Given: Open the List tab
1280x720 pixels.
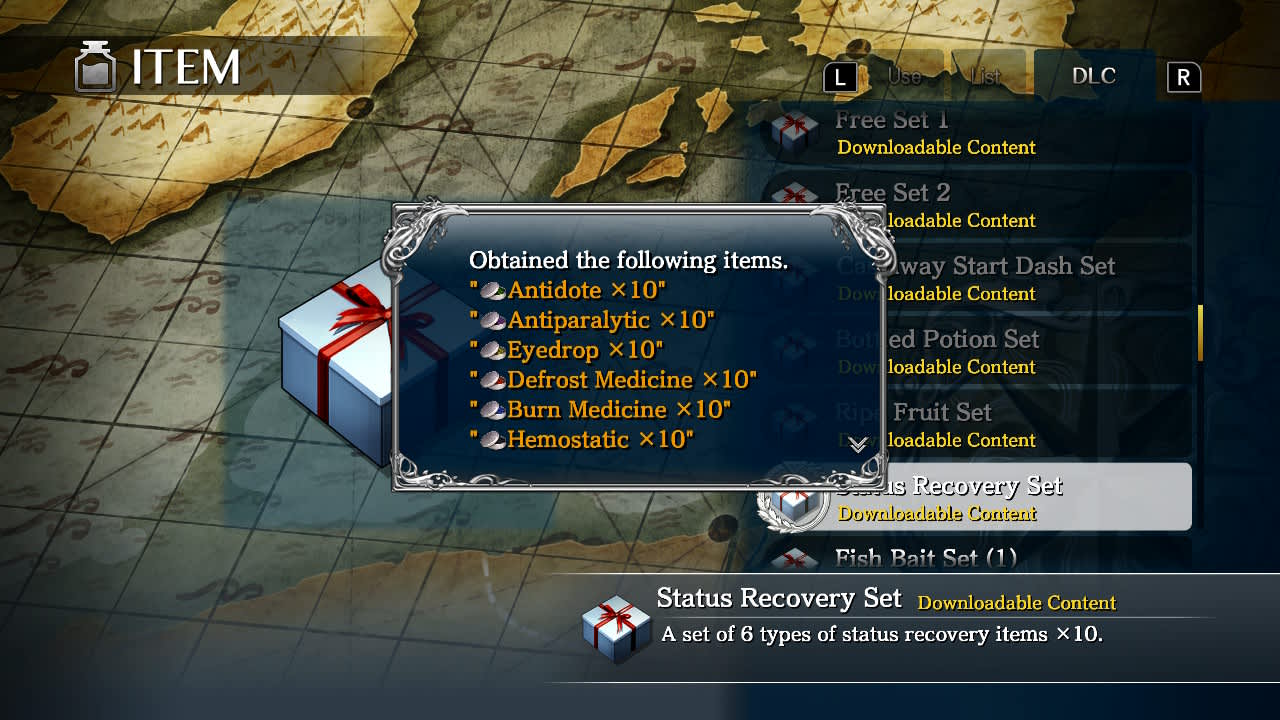Looking at the screenshot, I should (986, 77).
